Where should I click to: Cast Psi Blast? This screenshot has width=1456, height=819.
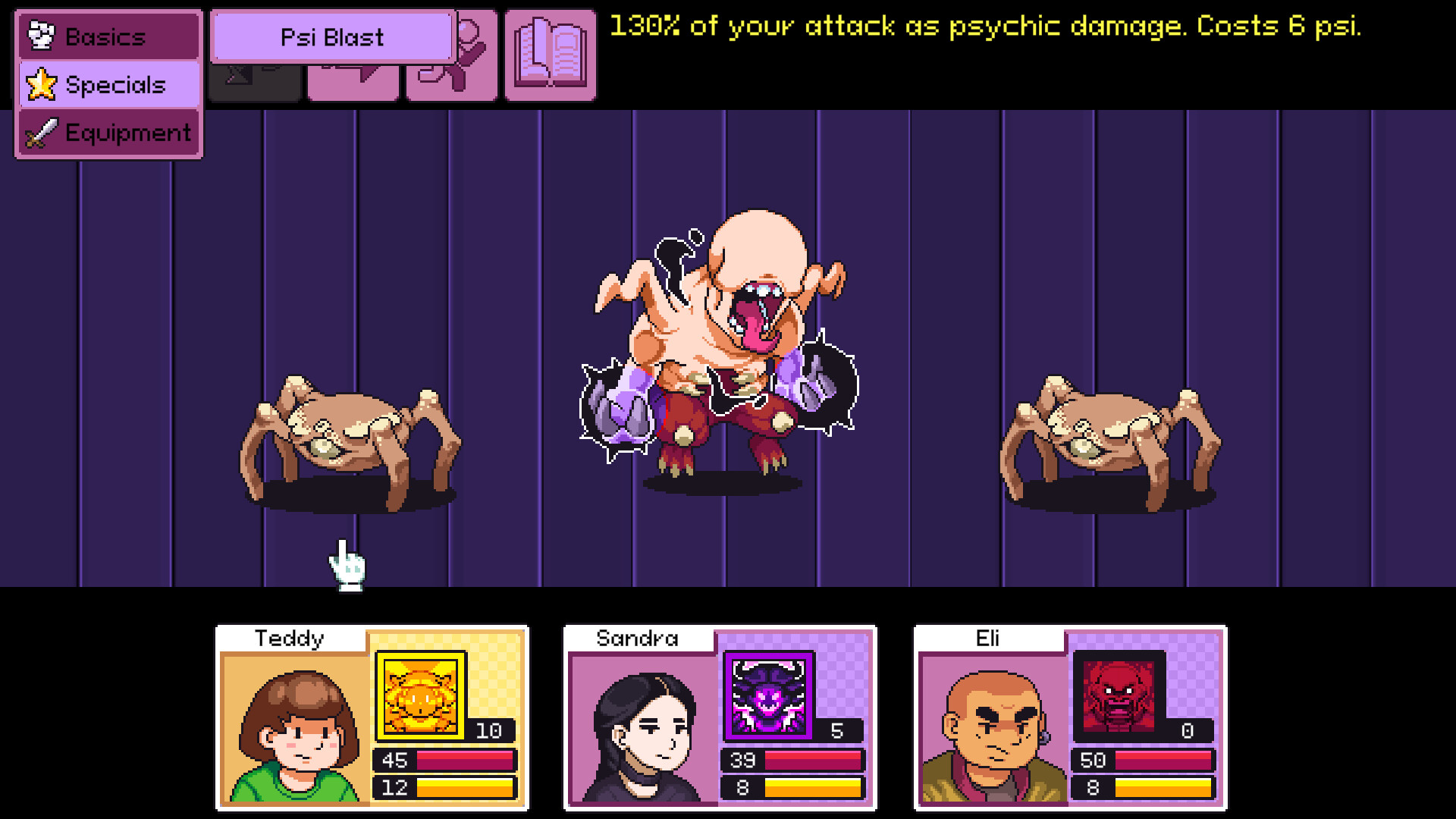click(332, 36)
